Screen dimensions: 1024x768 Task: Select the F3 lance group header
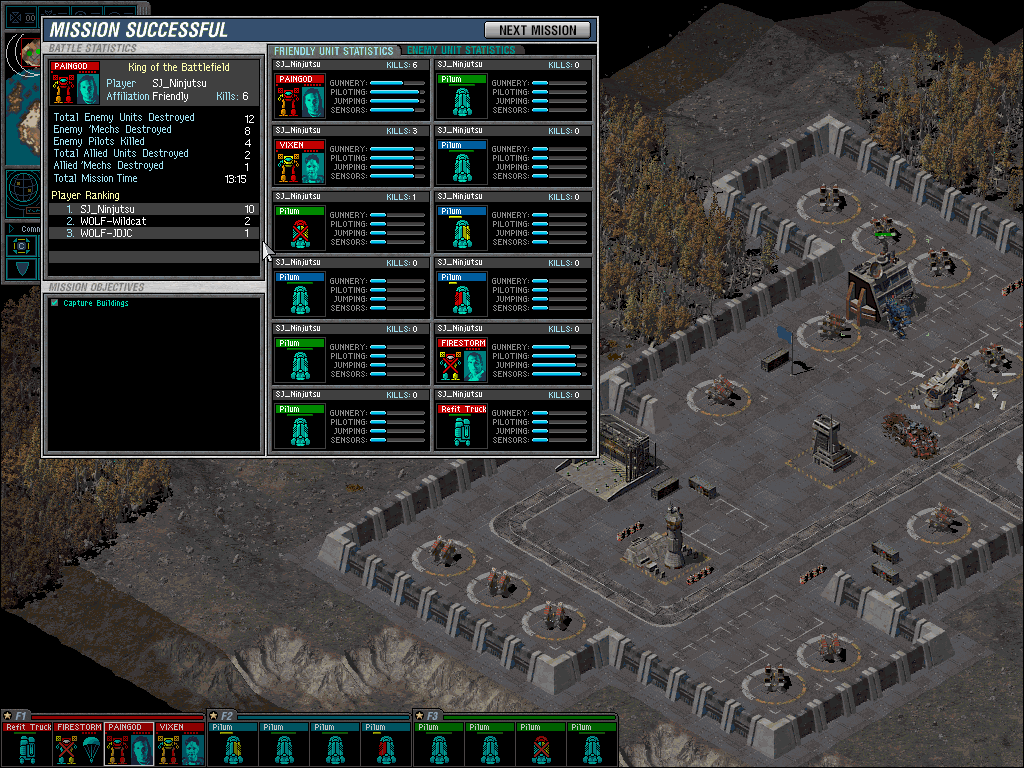[x=430, y=716]
